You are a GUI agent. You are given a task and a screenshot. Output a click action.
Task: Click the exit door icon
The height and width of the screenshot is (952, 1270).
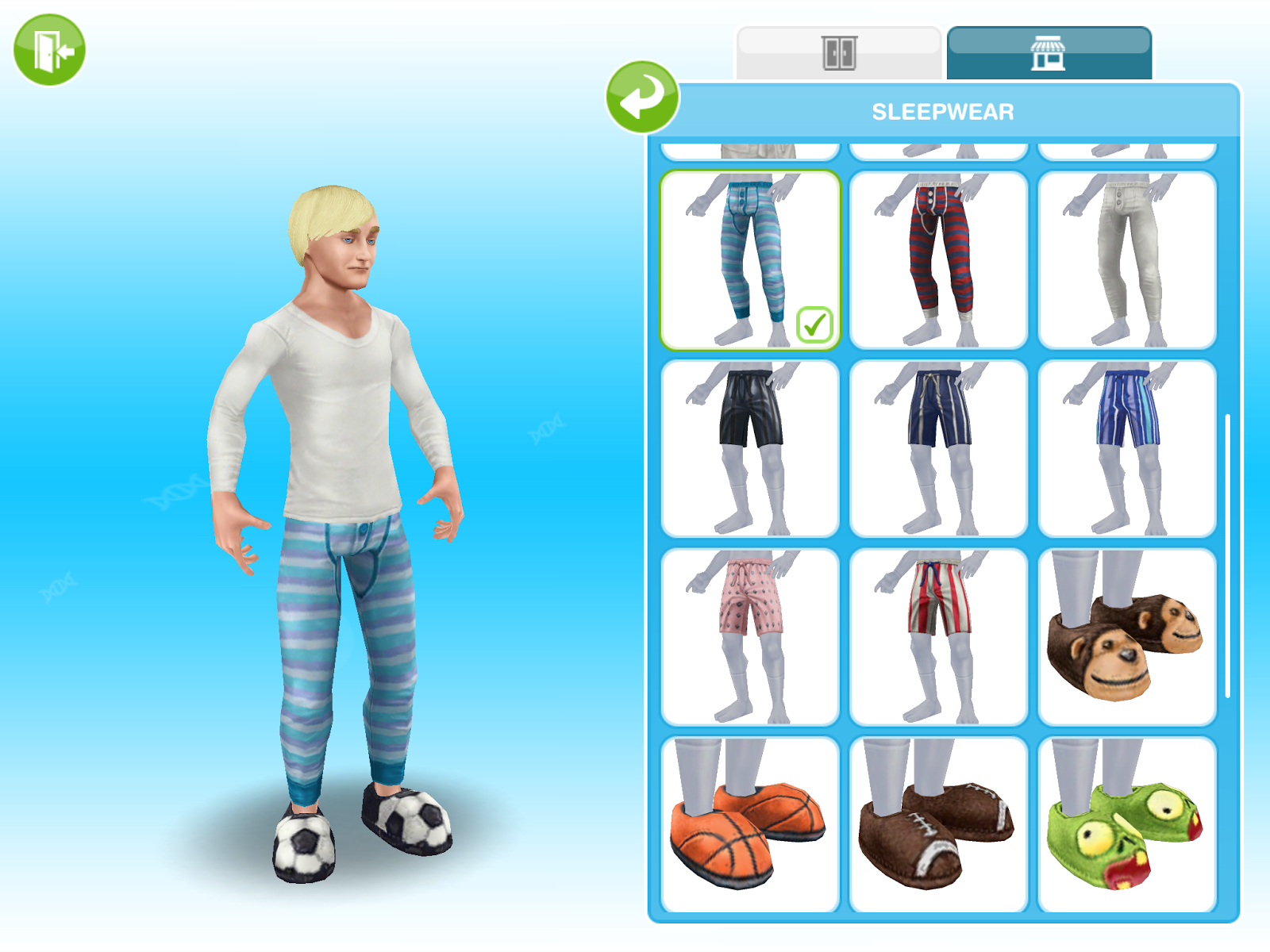49,49
